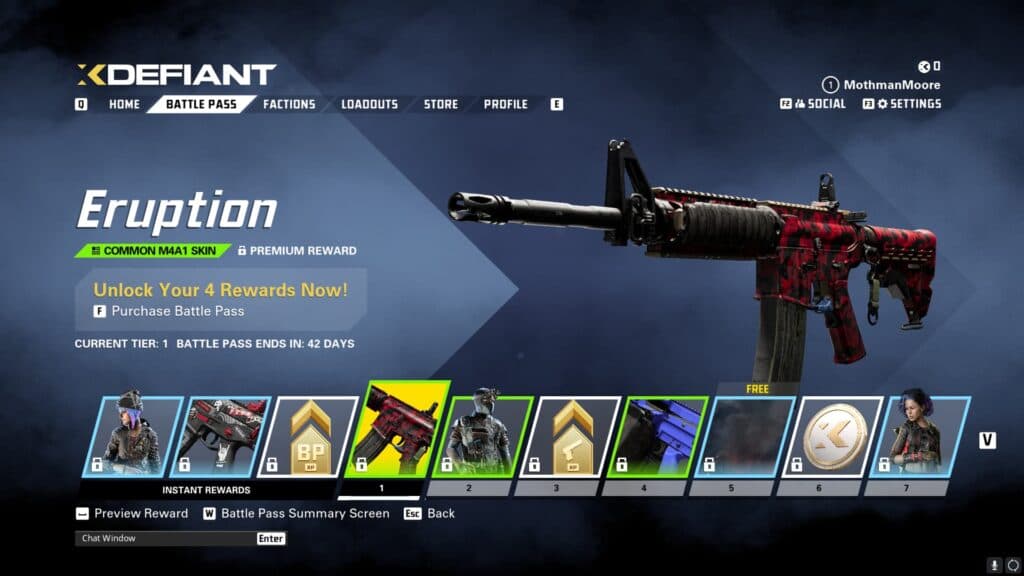The height and width of the screenshot is (576, 1024).
Task: Select the tier 7 purple-haired character reward
Action: (924, 436)
